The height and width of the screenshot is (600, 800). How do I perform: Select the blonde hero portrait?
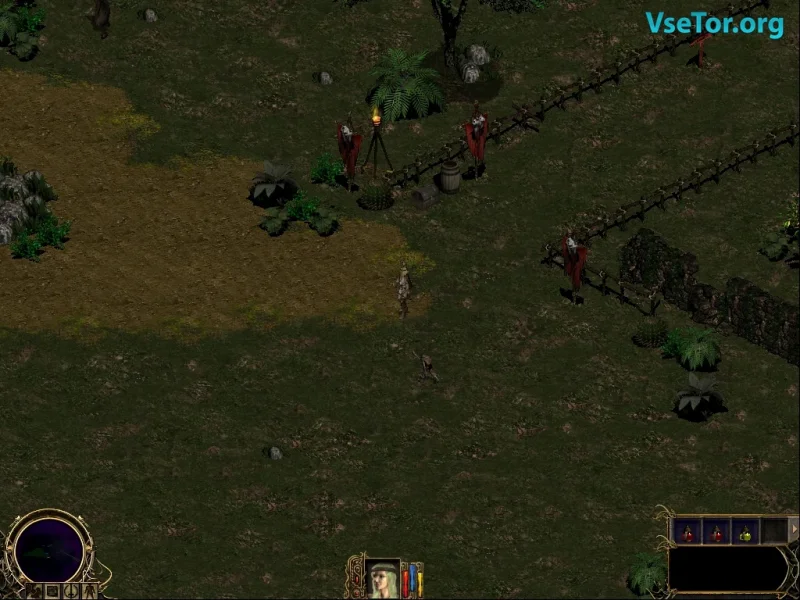click(x=383, y=578)
